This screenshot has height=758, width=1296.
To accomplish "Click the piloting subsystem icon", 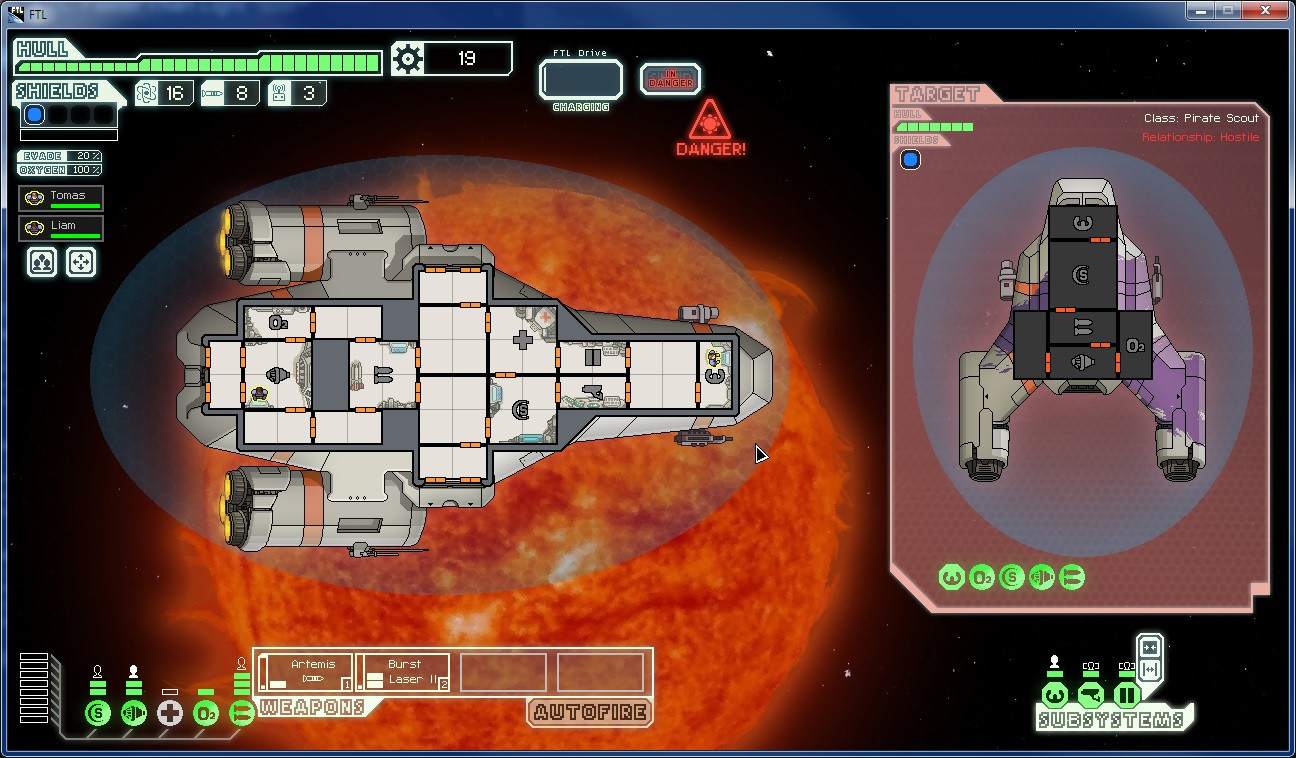I will [1055, 694].
